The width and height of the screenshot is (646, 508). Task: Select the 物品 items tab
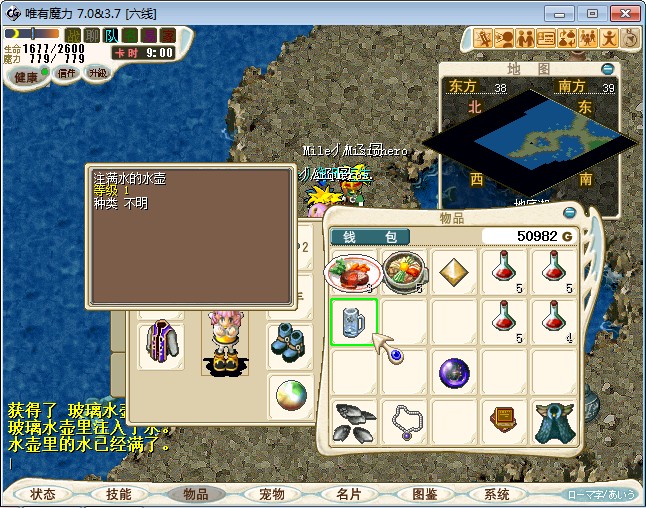(195, 494)
